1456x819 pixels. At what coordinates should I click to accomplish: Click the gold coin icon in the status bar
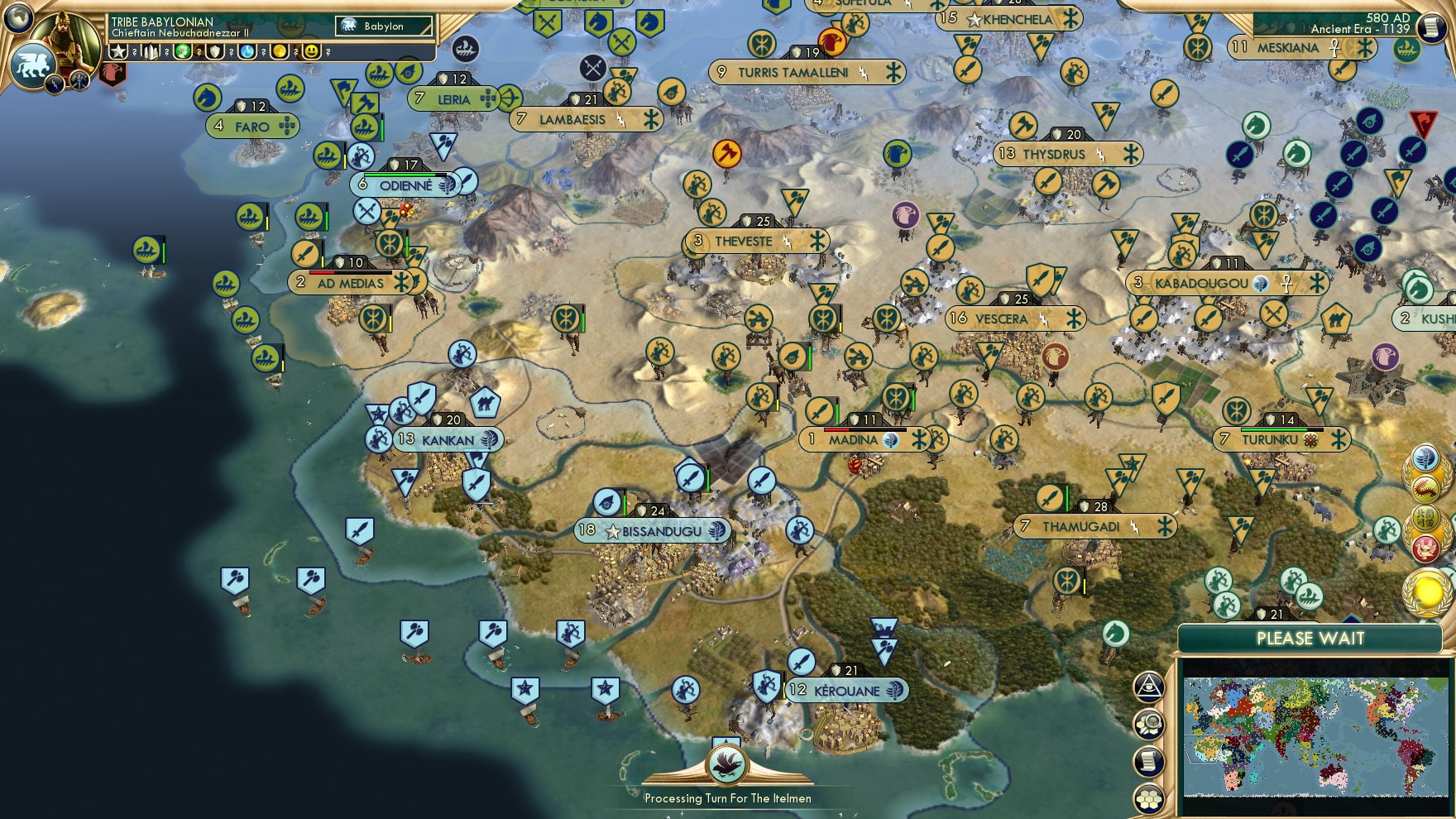tap(277, 51)
